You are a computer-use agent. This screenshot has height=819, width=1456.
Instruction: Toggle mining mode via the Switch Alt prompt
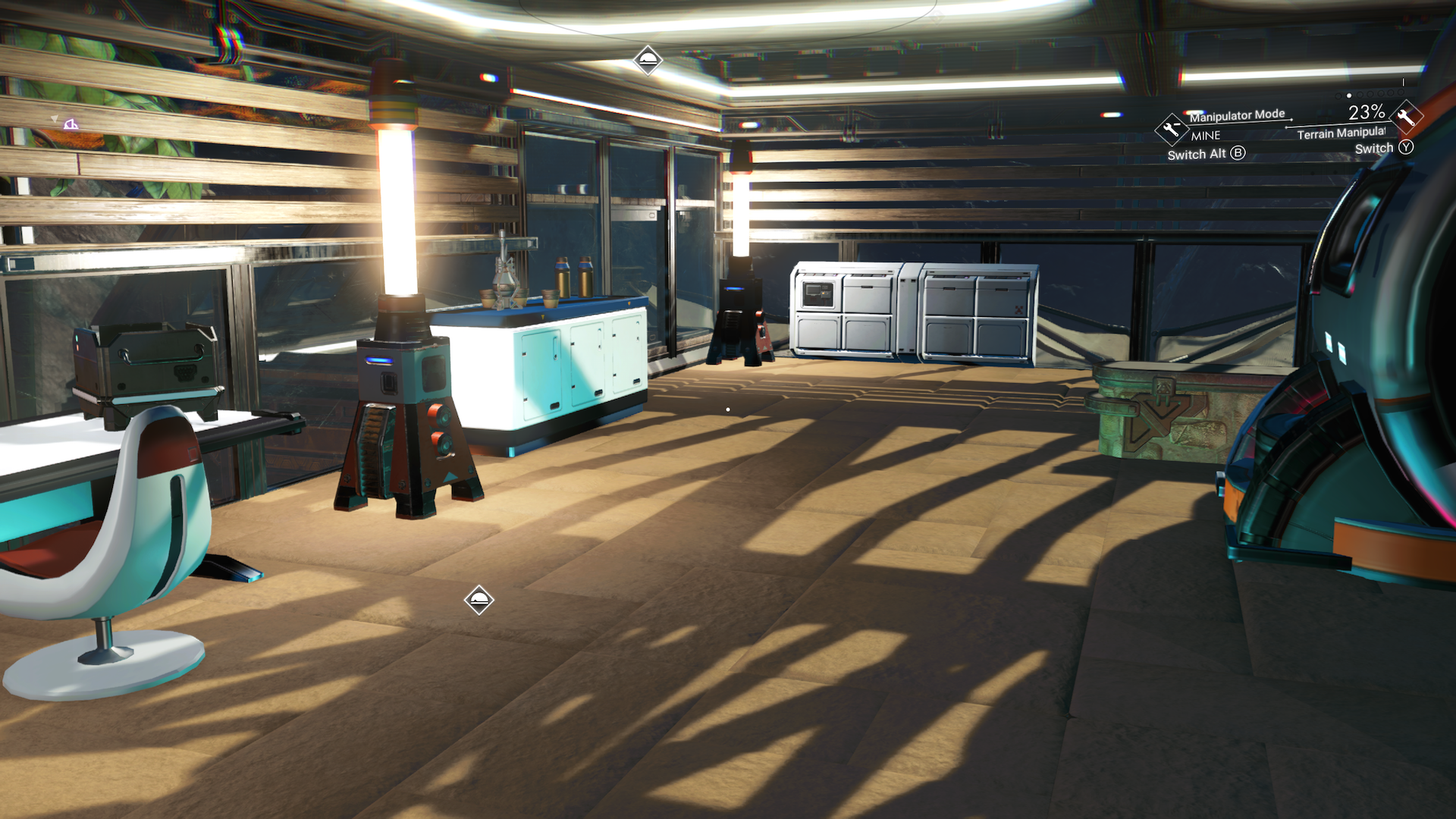tap(1197, 153)
